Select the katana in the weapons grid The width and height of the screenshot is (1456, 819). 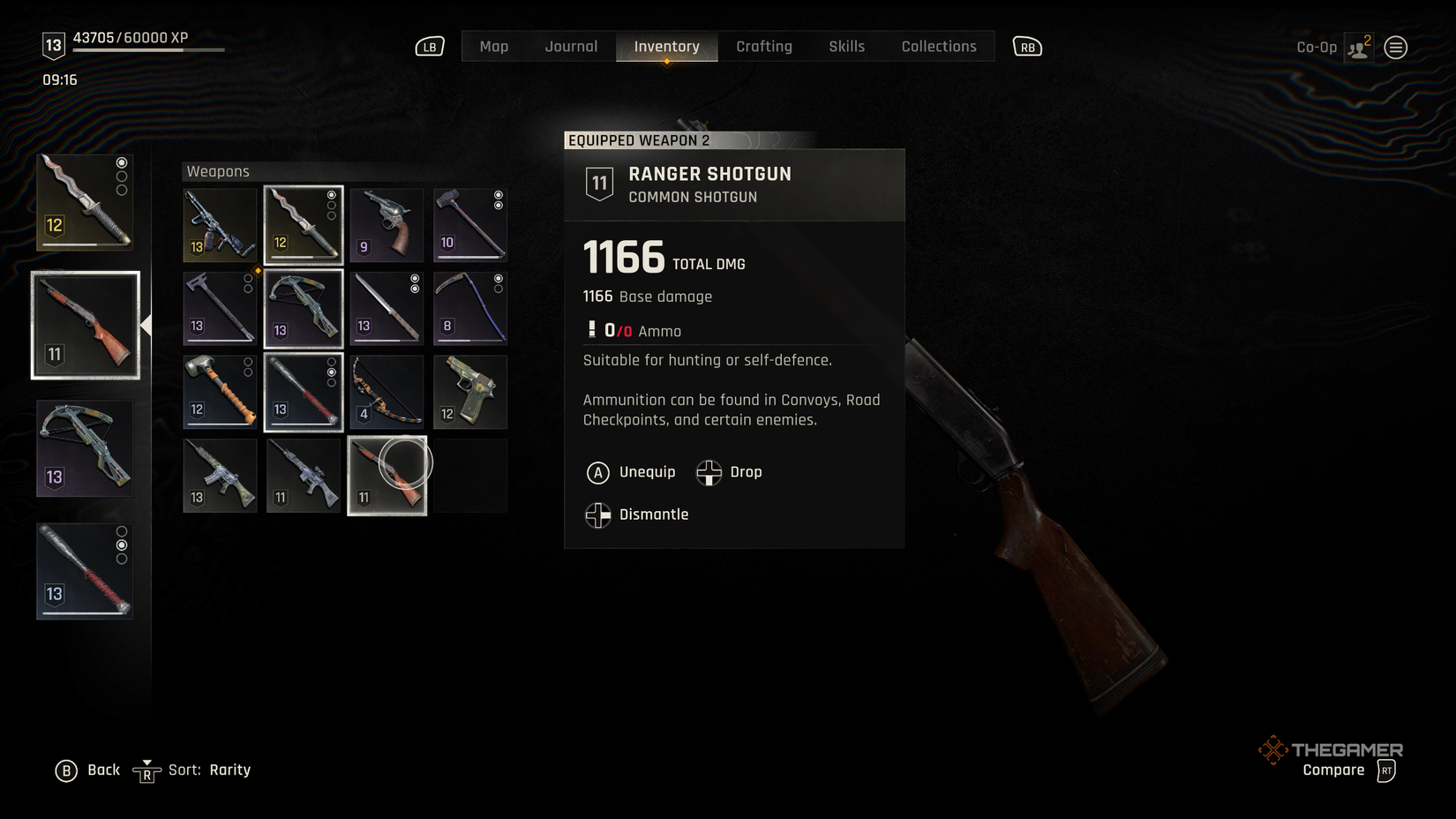point(386,308)
